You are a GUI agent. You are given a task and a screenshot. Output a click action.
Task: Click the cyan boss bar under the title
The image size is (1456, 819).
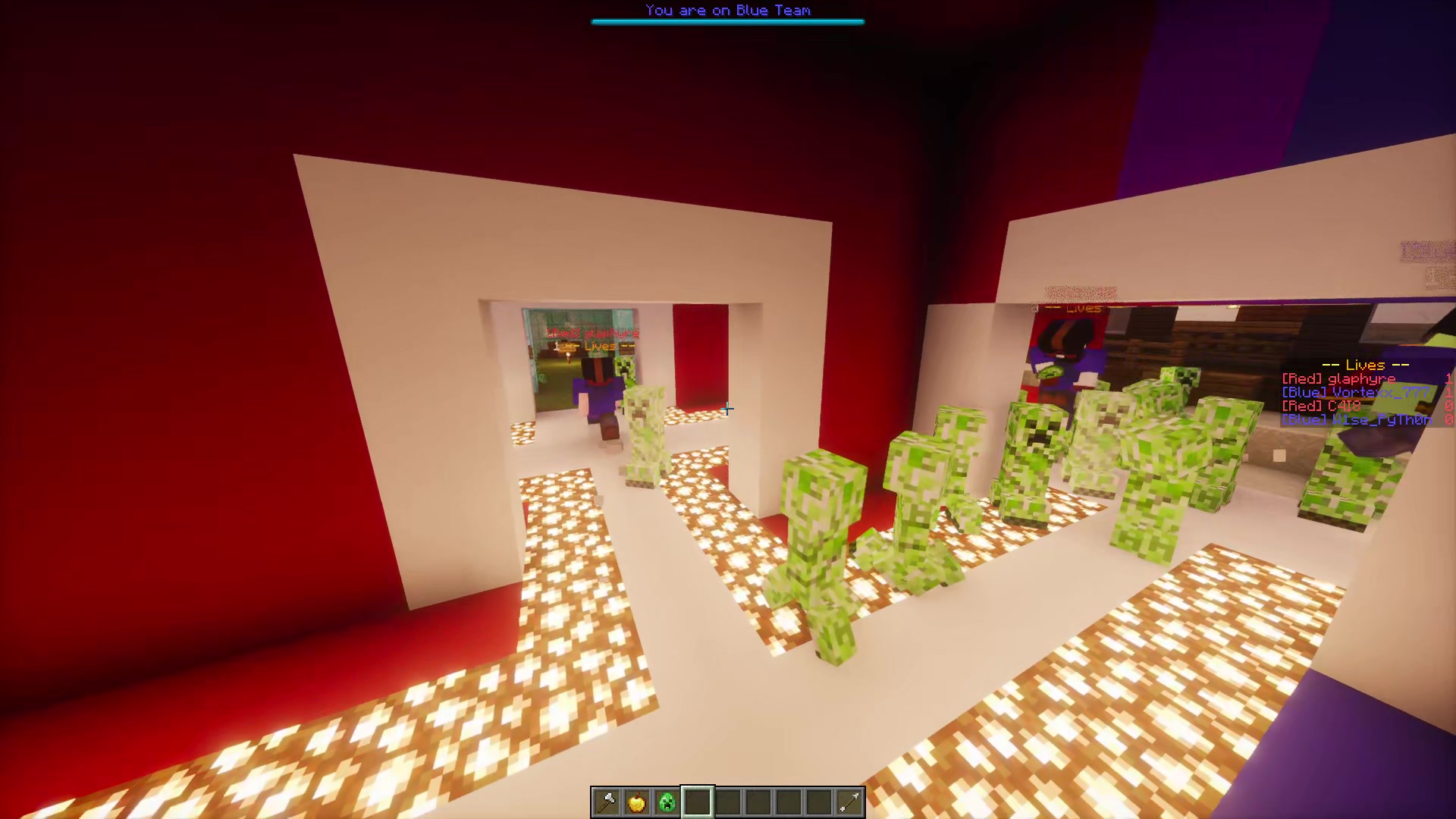(x=727, y=22)
